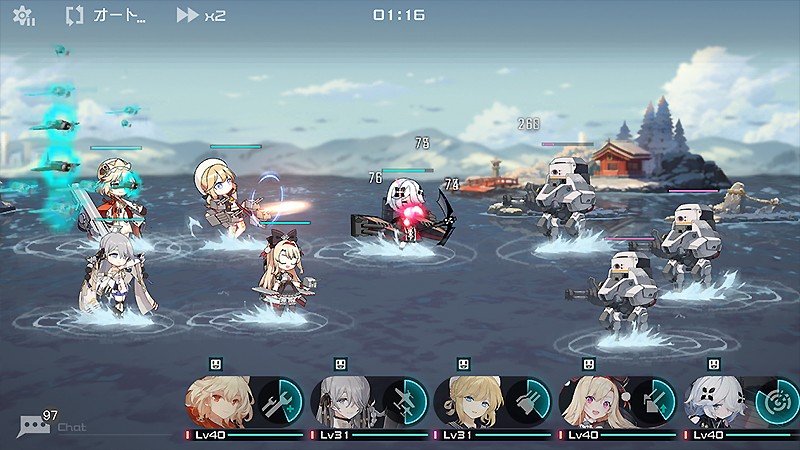
Task: Activate the blonde blue-eyed character's skill icon
Action: [528, 402]
